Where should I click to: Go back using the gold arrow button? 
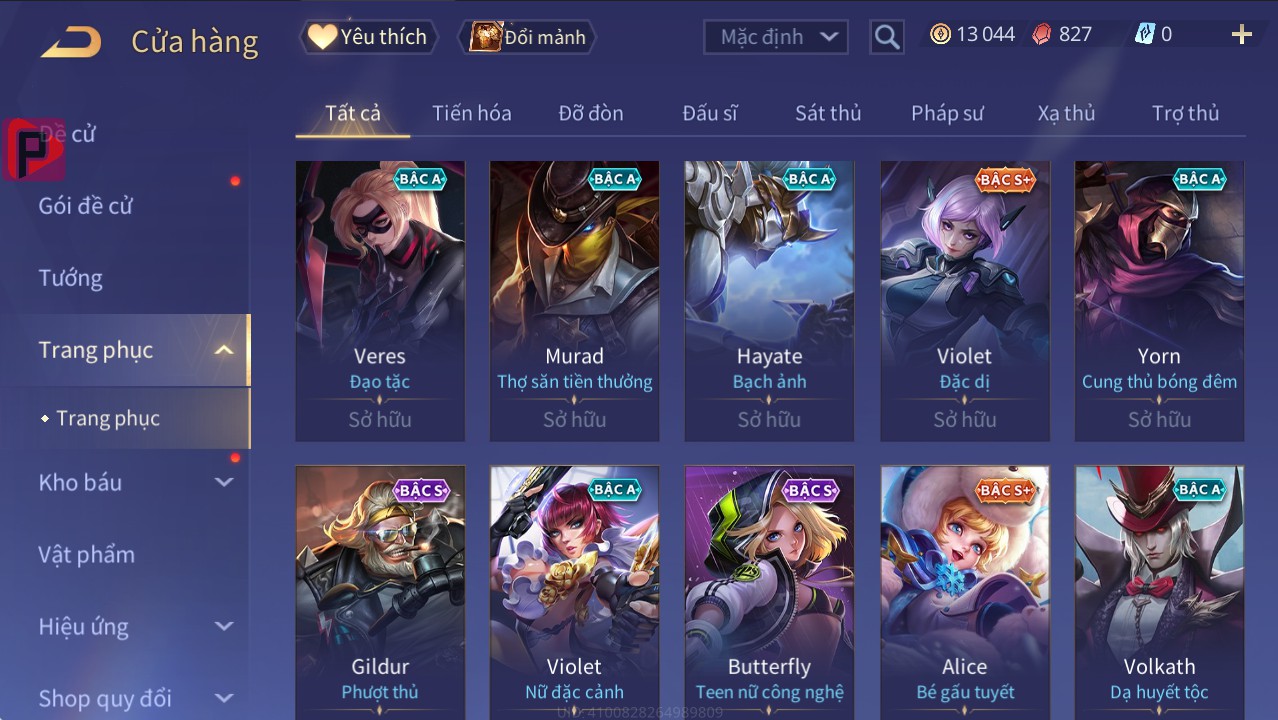(71, 42)
